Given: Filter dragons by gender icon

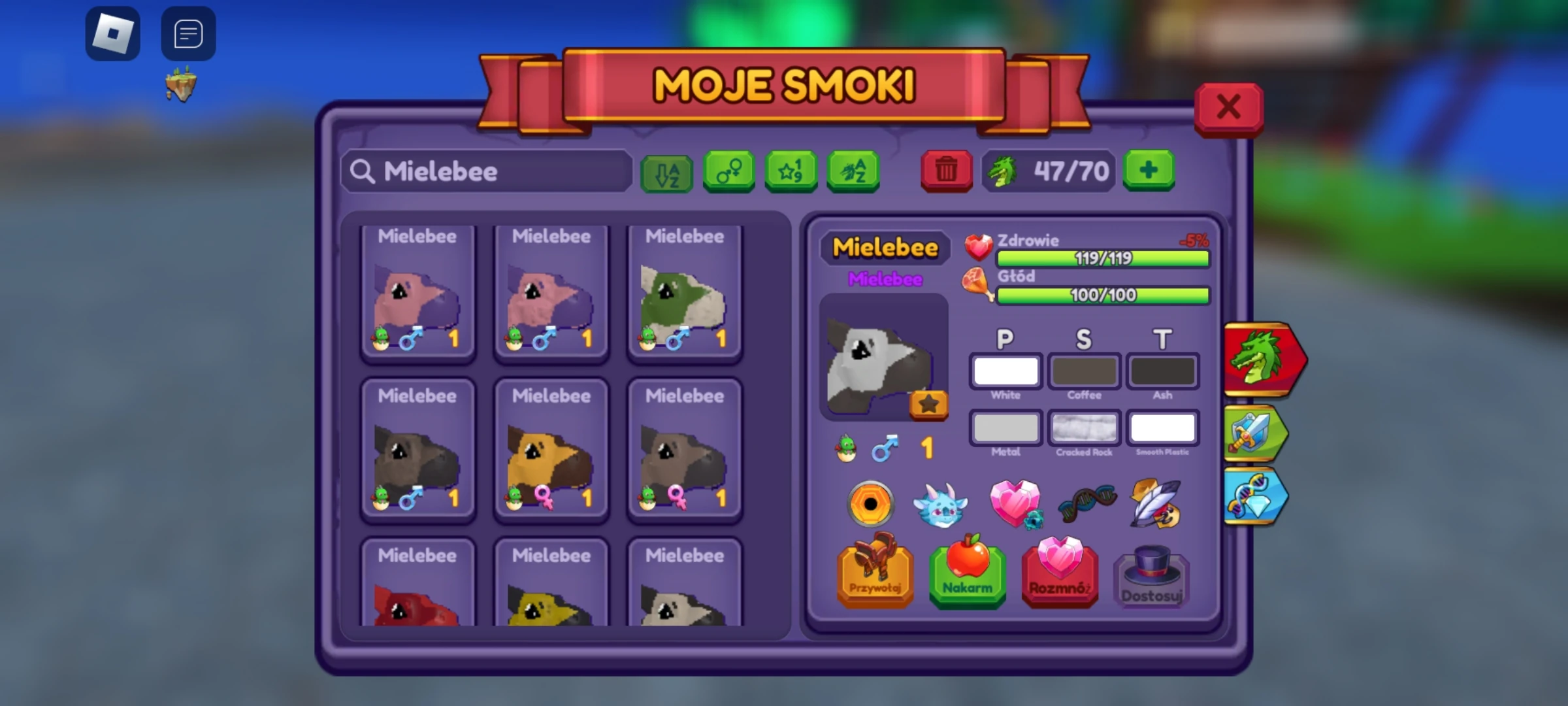Looking at the screenshot, I should [x=728, y=171].
